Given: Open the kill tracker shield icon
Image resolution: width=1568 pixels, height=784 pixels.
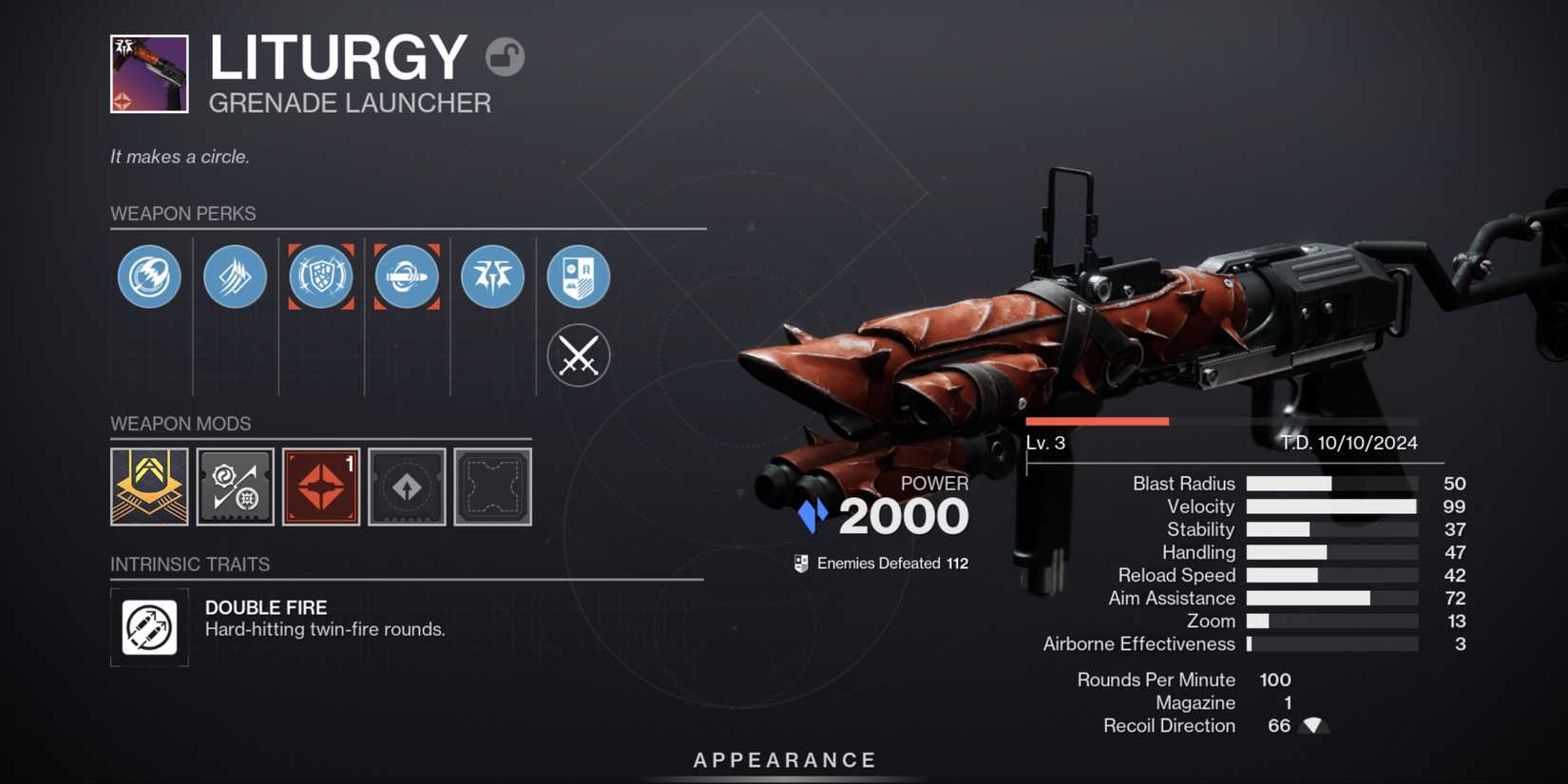Looking at the screenshot, I should click(578, 277).
